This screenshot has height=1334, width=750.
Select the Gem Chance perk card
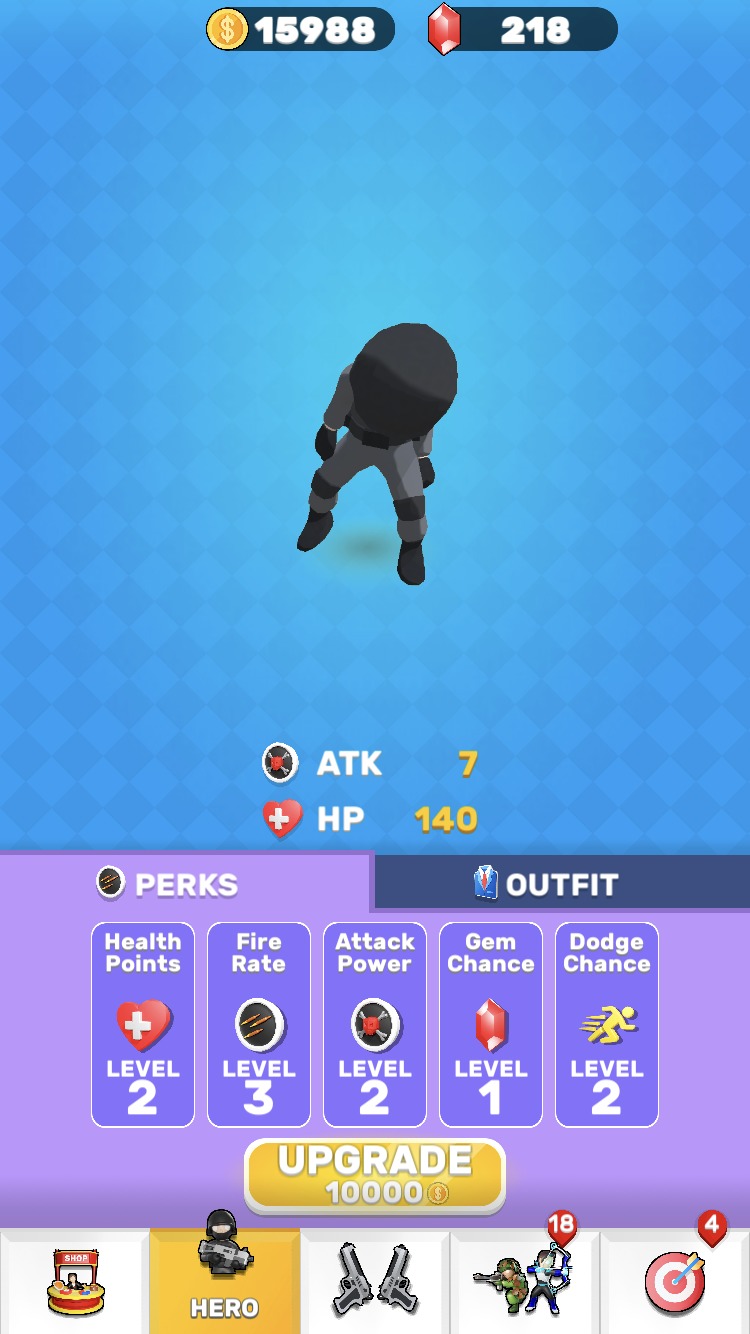tap(491, 1024)
